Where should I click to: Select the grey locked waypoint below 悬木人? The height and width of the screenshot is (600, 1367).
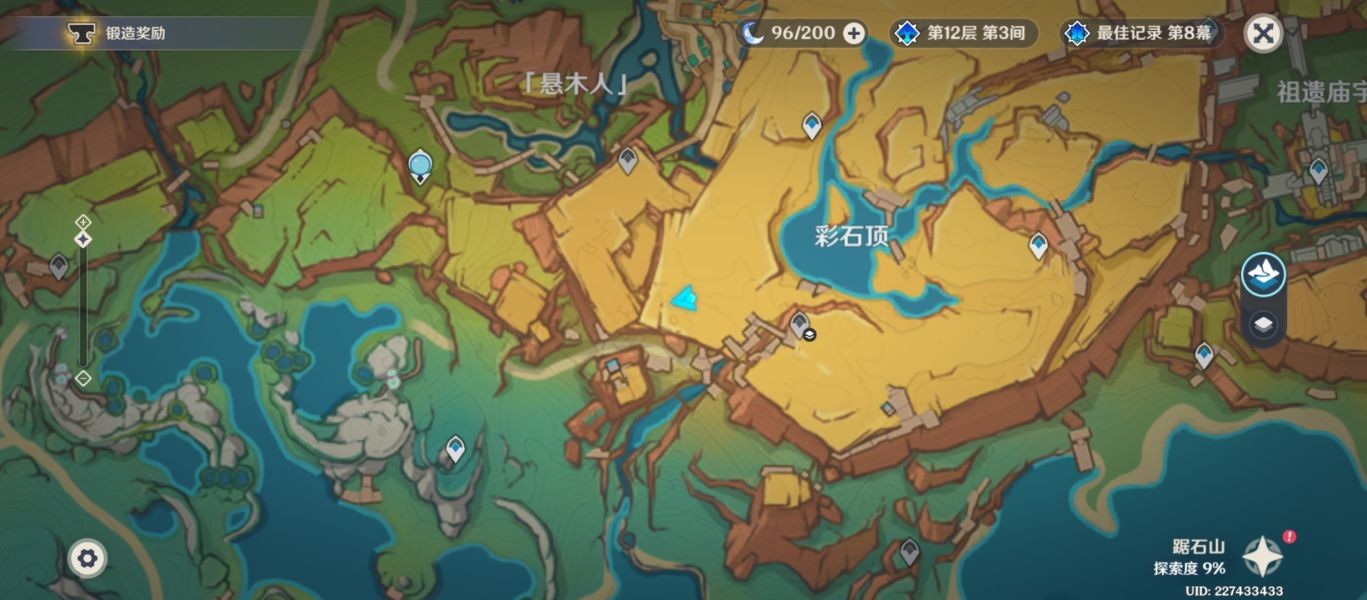(628, 159)
